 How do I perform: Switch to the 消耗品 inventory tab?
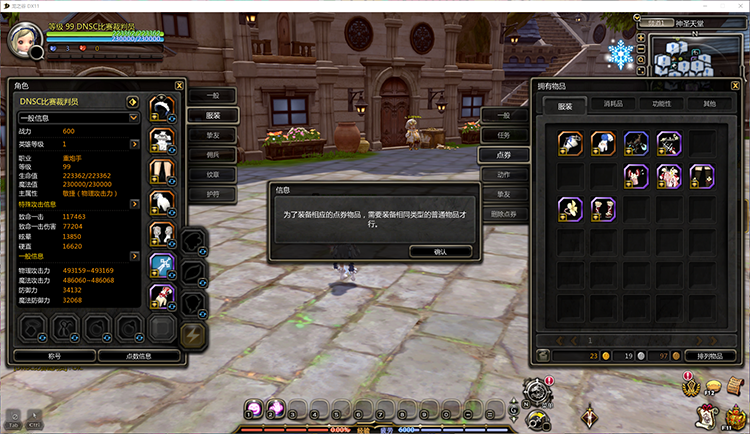(613, 104)
